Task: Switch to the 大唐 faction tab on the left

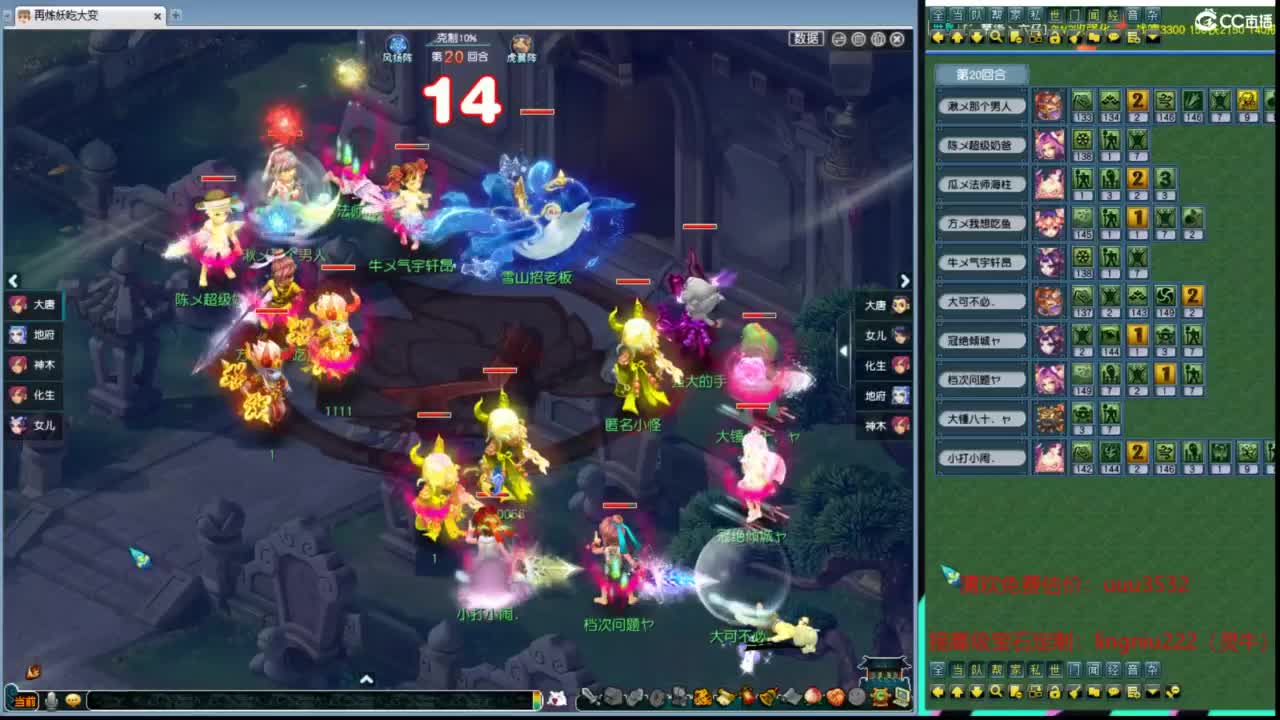Action: pos(32,305)
